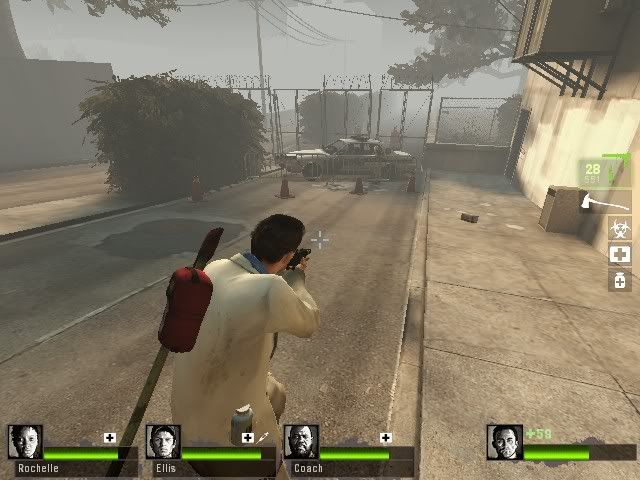The width and height of the screenshot is (640, 480).
Task: Click Coach's teammate portrait
Action: tap(301, 442)
